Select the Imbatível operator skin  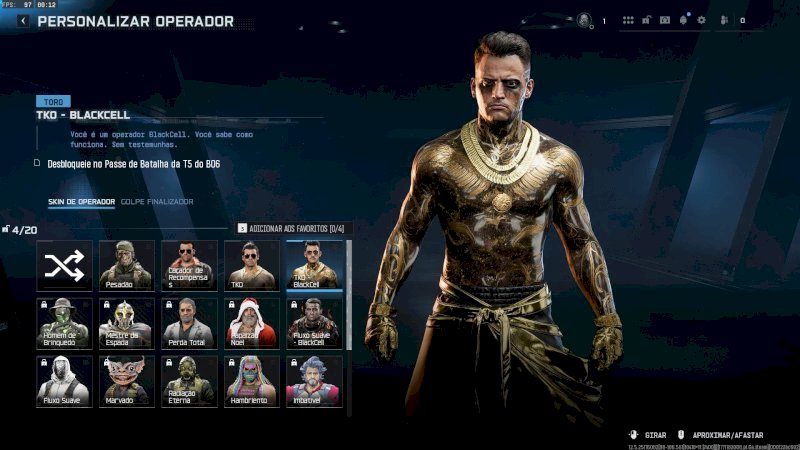click(x=314, y=380)
